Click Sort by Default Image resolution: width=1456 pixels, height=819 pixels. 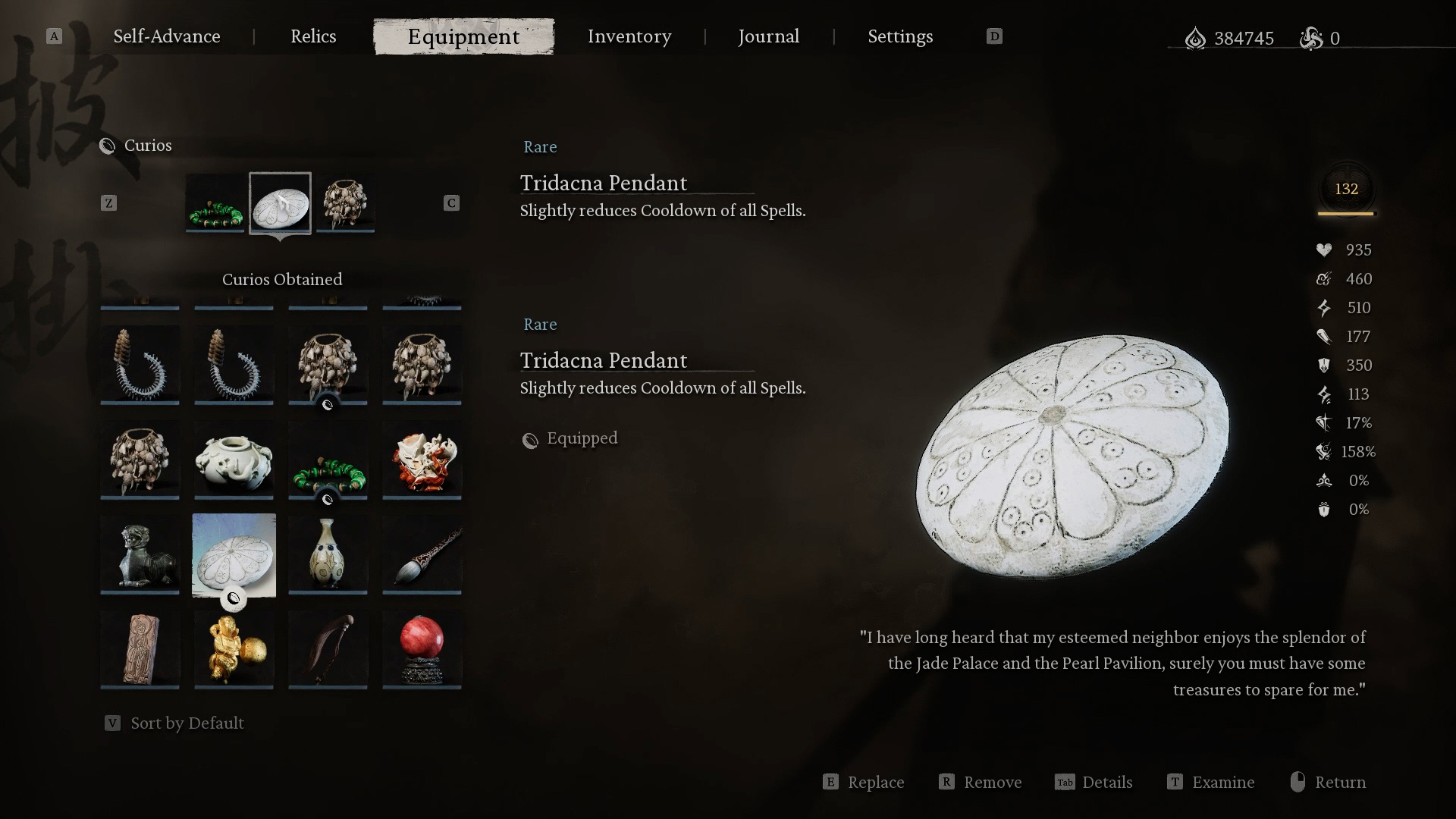point(187,723)
